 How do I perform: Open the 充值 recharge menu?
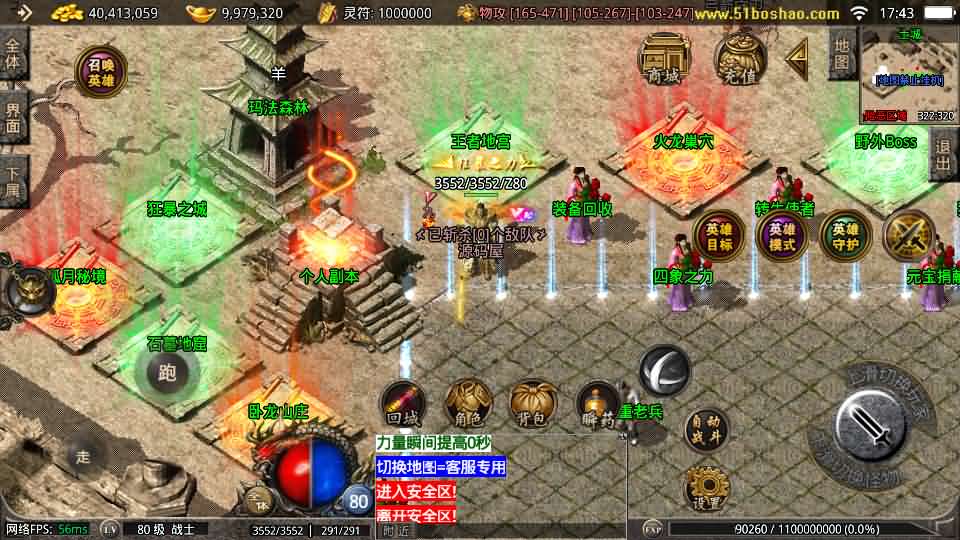[740, 59]
